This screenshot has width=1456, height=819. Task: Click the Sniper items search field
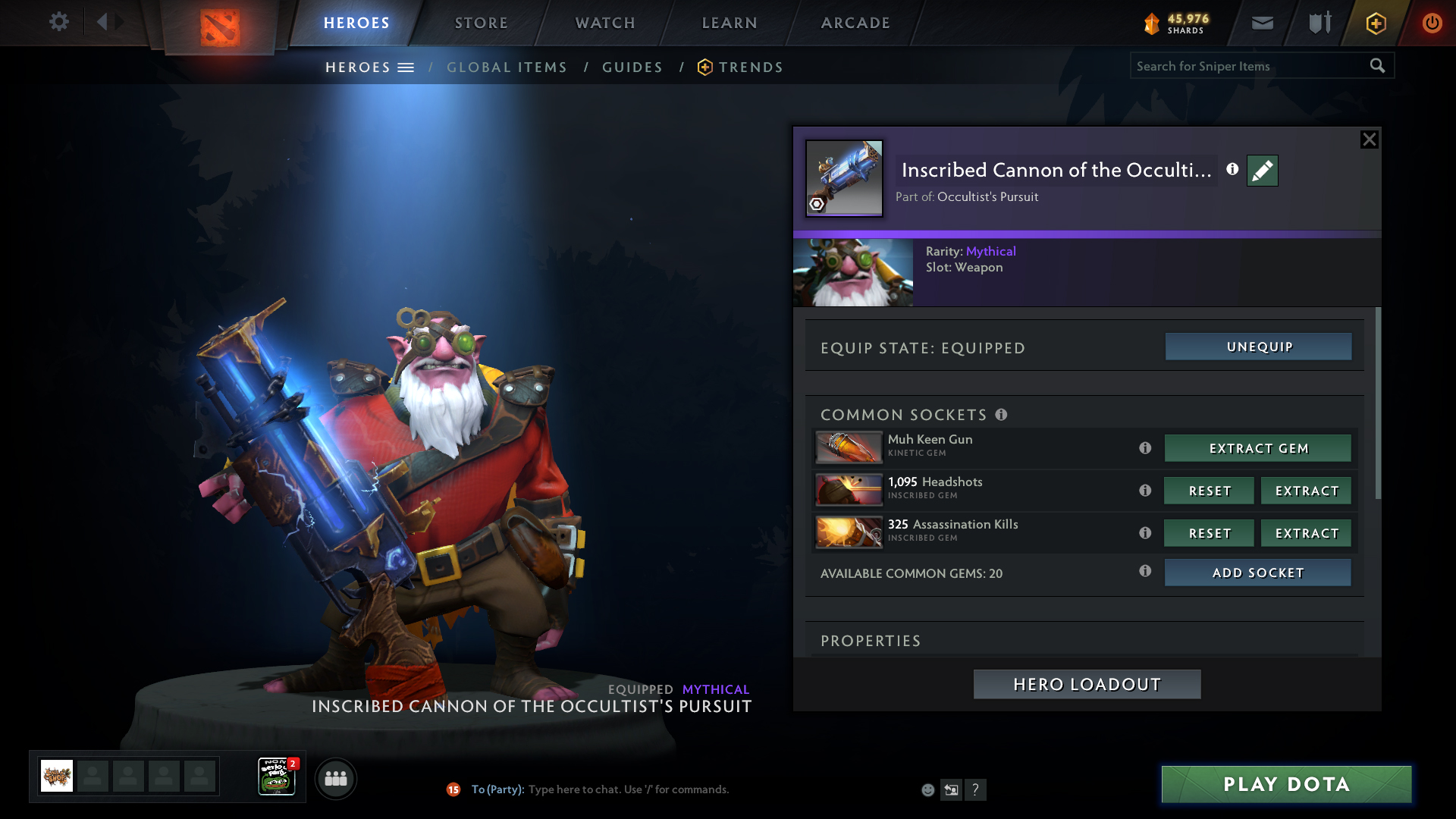click(x=1248, y=66)
